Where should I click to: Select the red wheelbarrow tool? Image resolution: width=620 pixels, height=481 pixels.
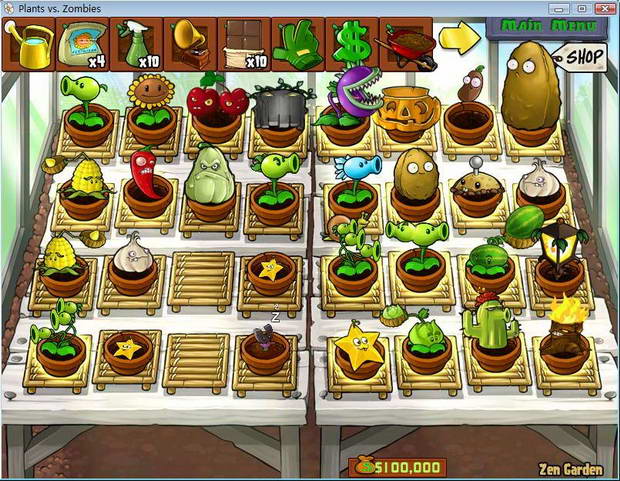pos(405,45)
